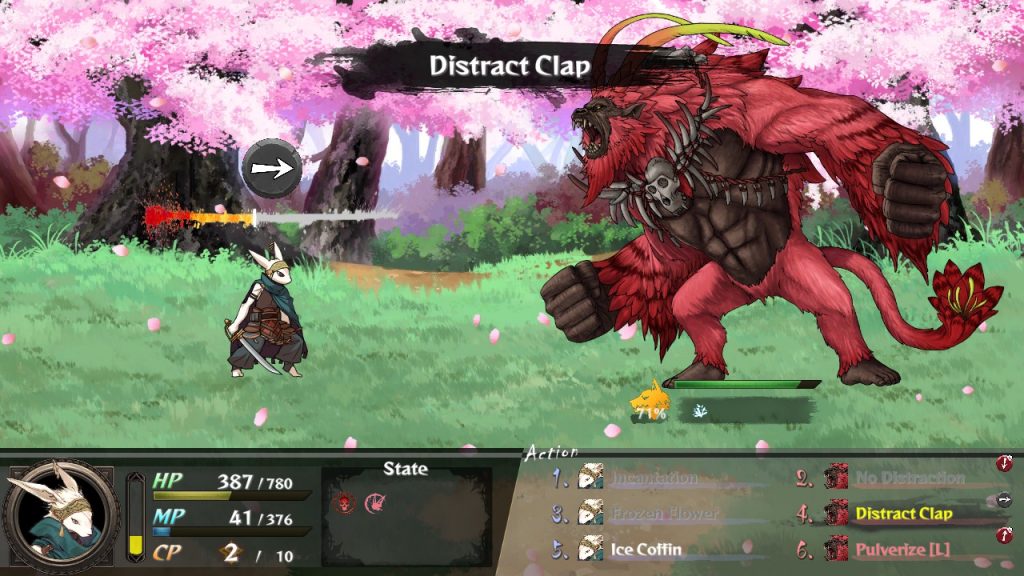
Task: Click the round arrow icon above the timing bar
Action: tap(272, 169)
